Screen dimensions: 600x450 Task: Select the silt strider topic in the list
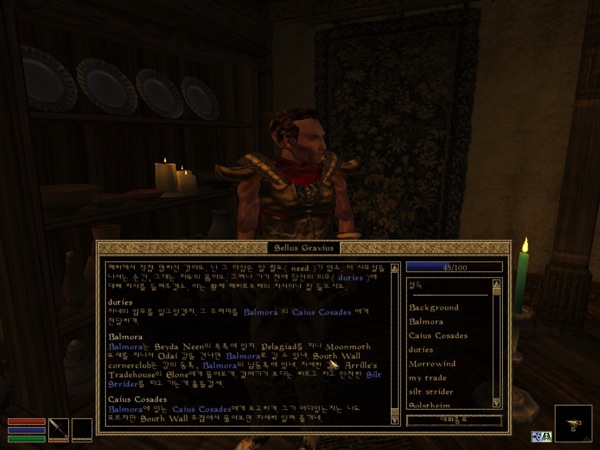point(432,392)
